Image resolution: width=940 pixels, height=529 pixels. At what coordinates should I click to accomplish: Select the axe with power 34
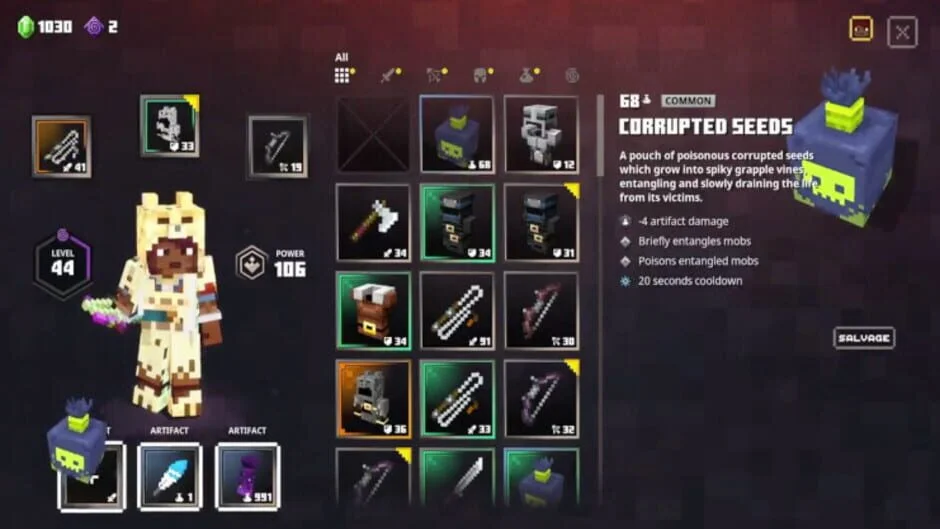click(x=373, y=222)
